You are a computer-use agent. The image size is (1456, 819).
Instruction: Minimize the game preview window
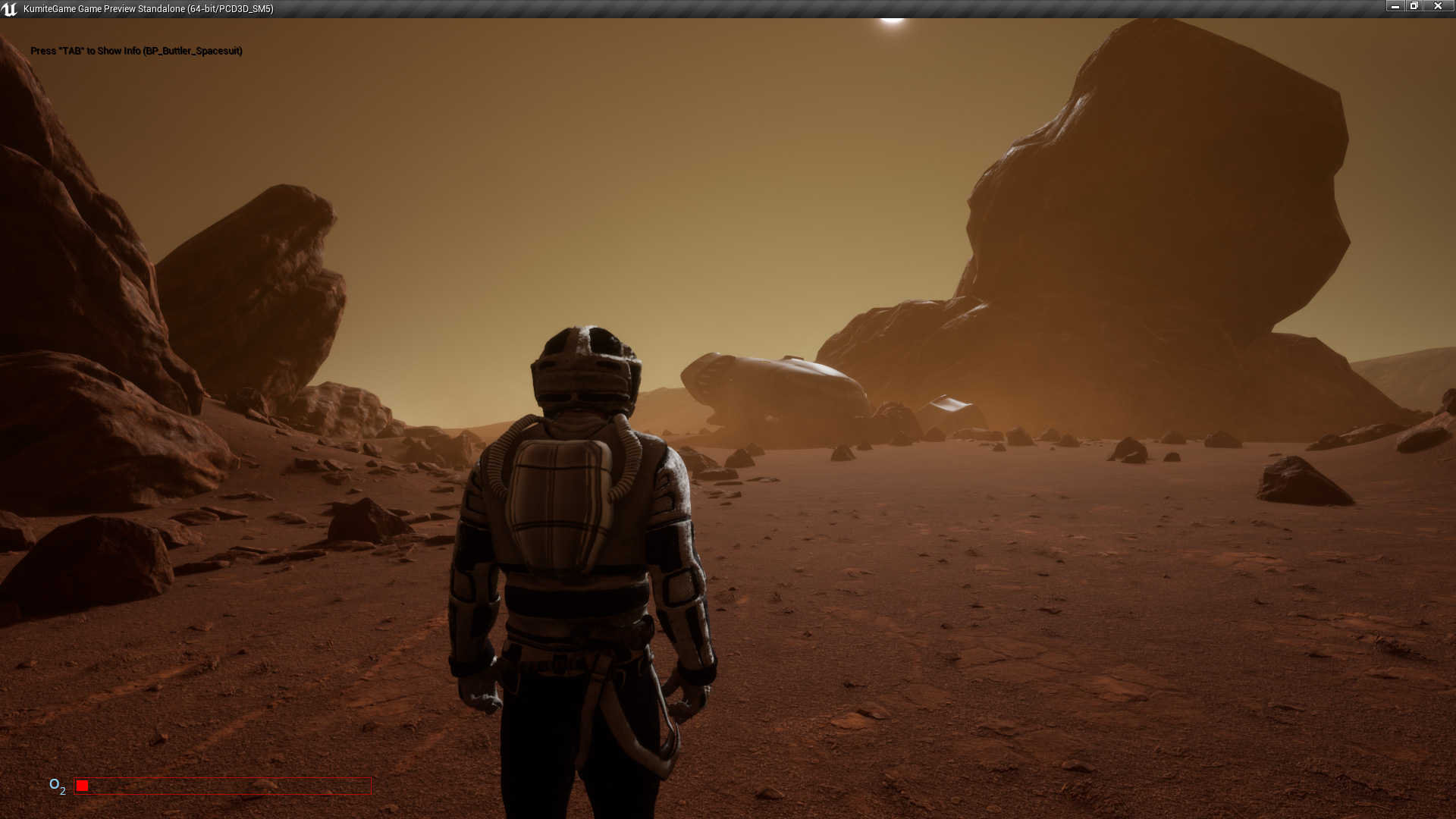(1395, 6)
